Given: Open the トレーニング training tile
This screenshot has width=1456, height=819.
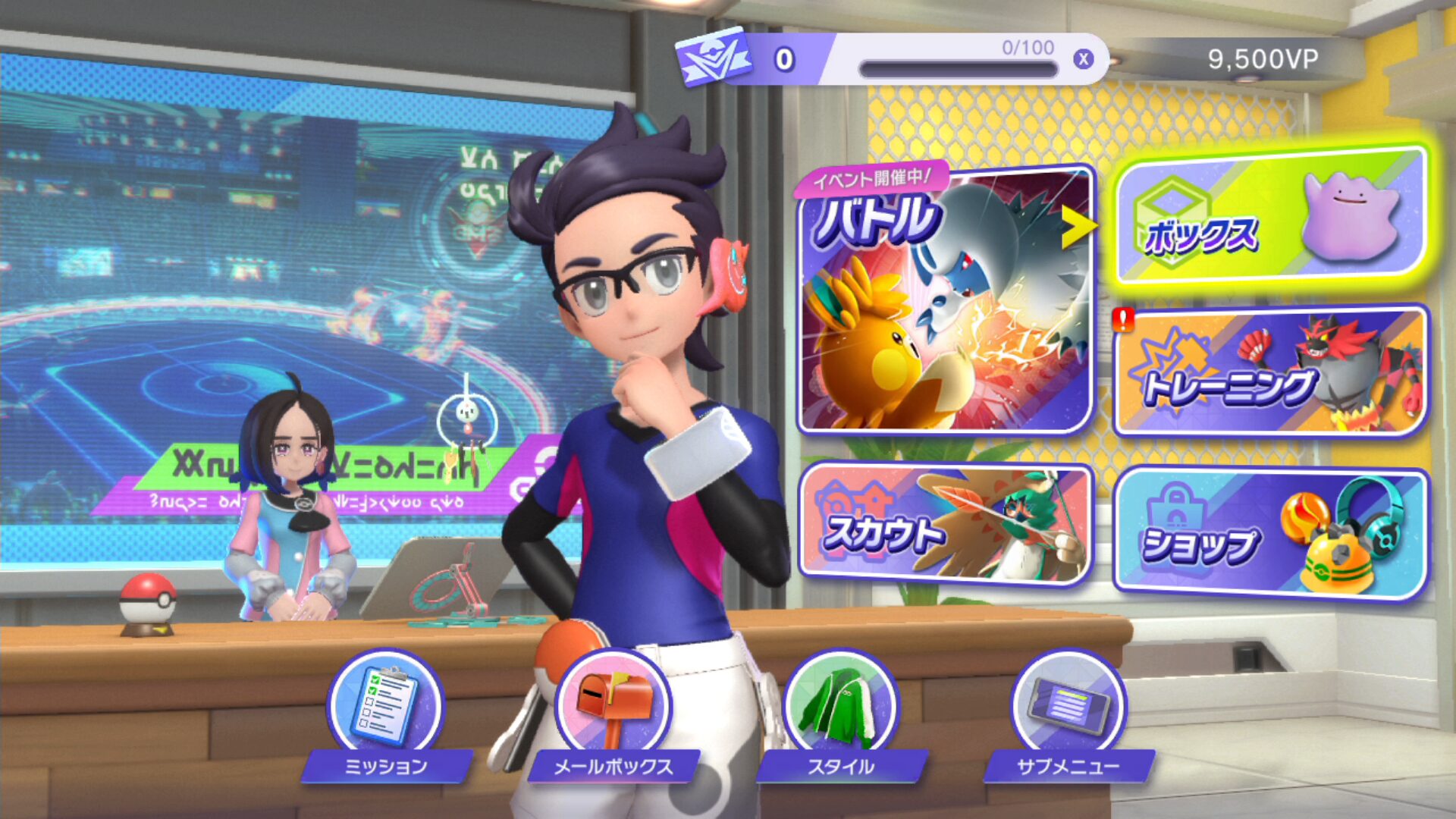Looking at the screenshot, I should 1270,372.
